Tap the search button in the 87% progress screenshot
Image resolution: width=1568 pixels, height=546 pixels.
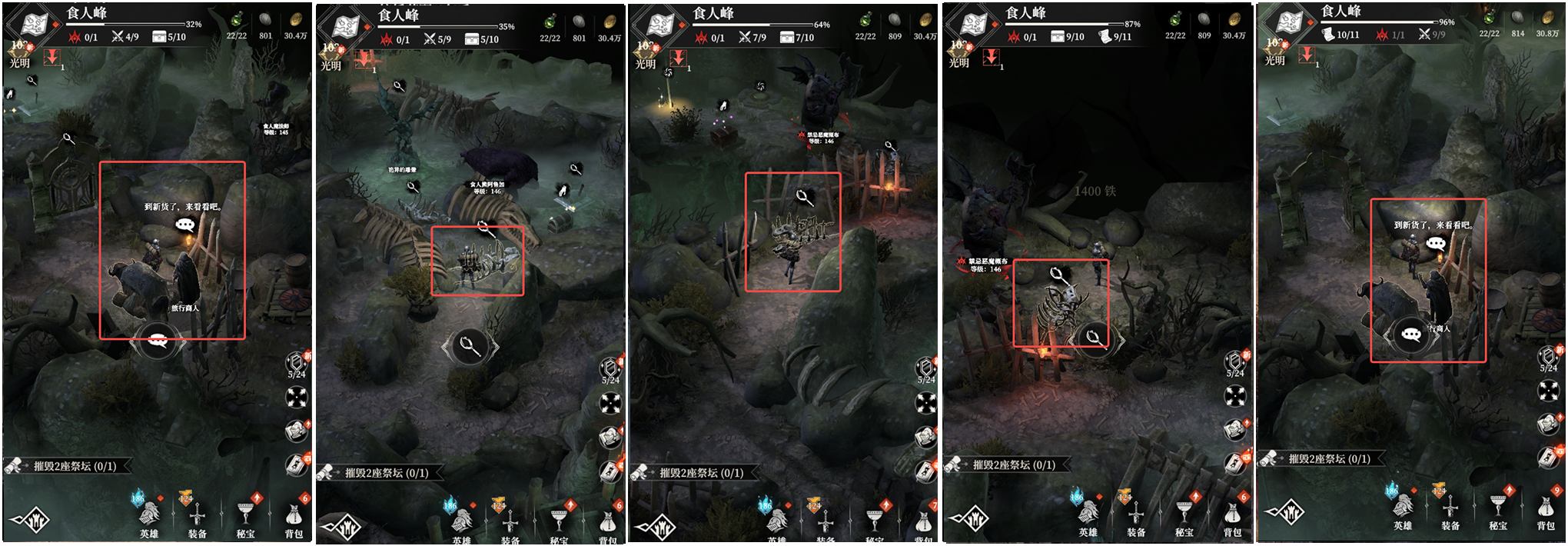(1093, 337)
